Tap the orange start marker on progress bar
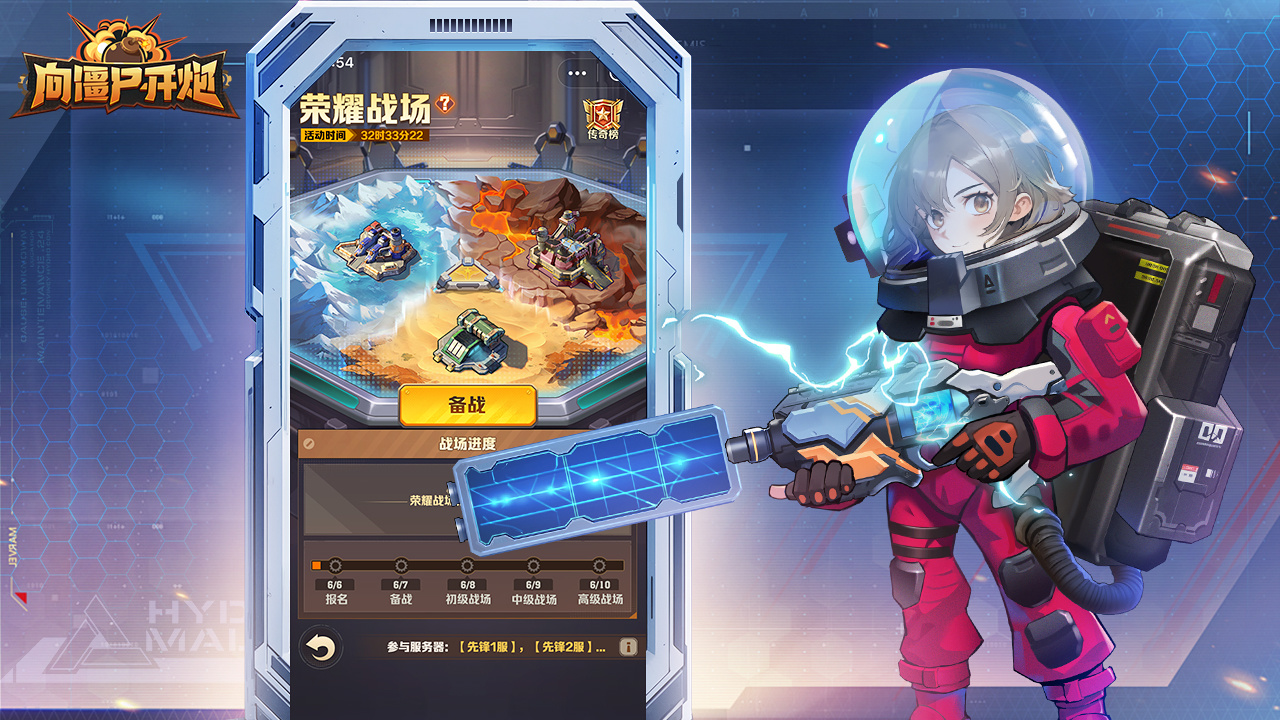1280x720 pixels. (x=316, y=564)
